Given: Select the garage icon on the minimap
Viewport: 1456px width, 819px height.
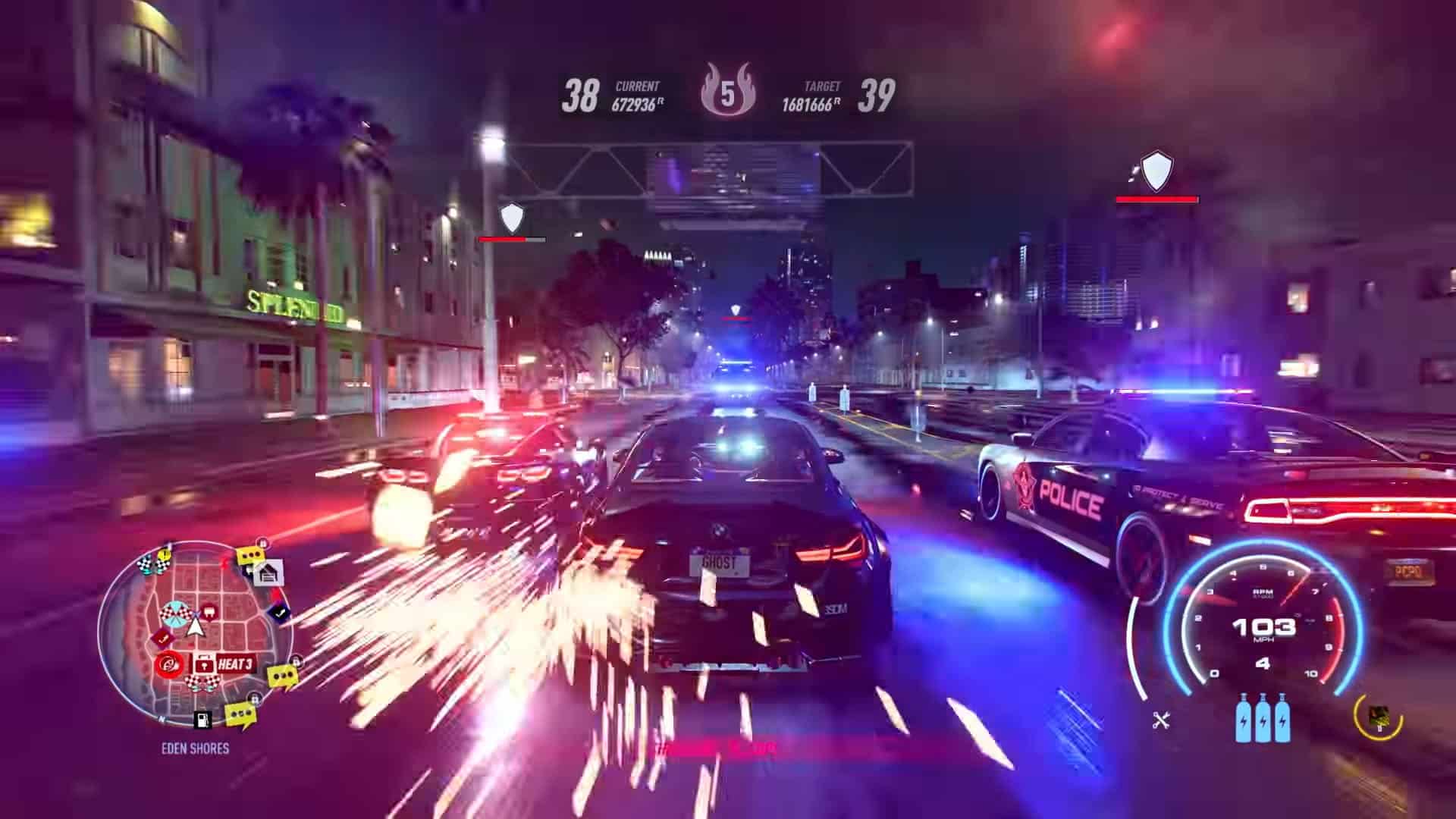Looking at the screenshot, I should pos(268,574).
